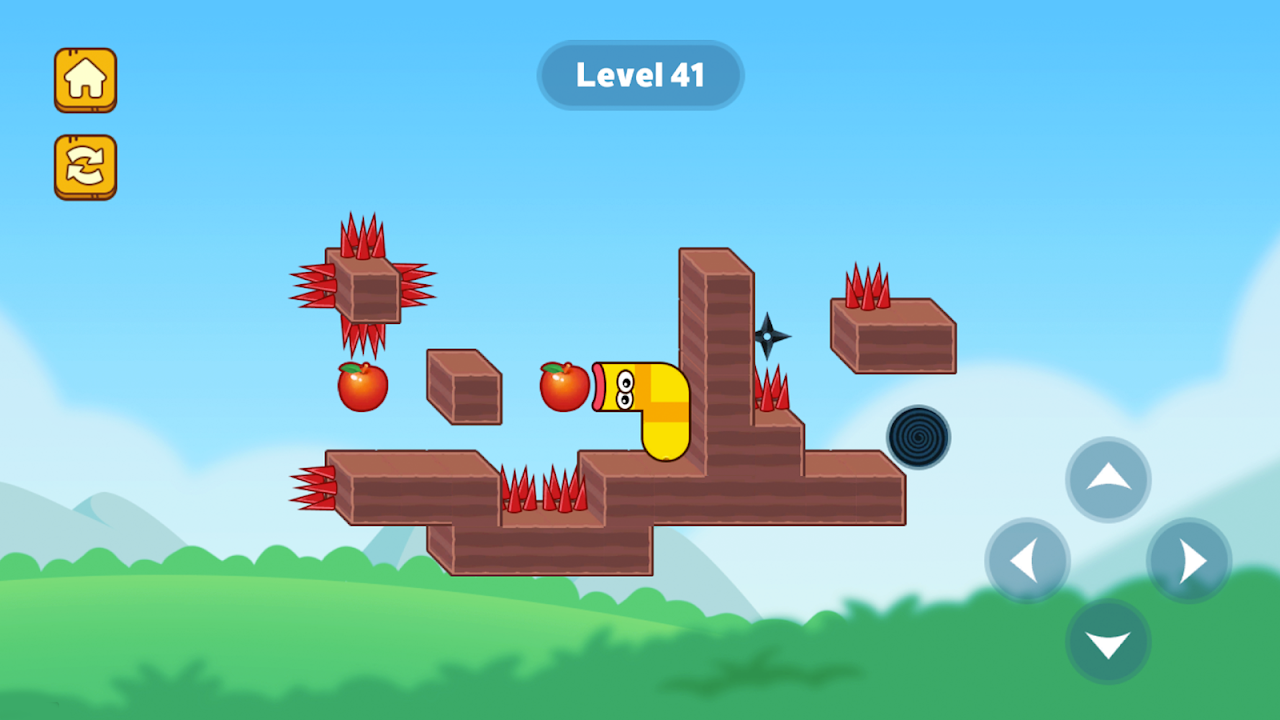Restart the level with the refresh button
The width and height of the screenshot is (1280, 720).
coord(85,166)
